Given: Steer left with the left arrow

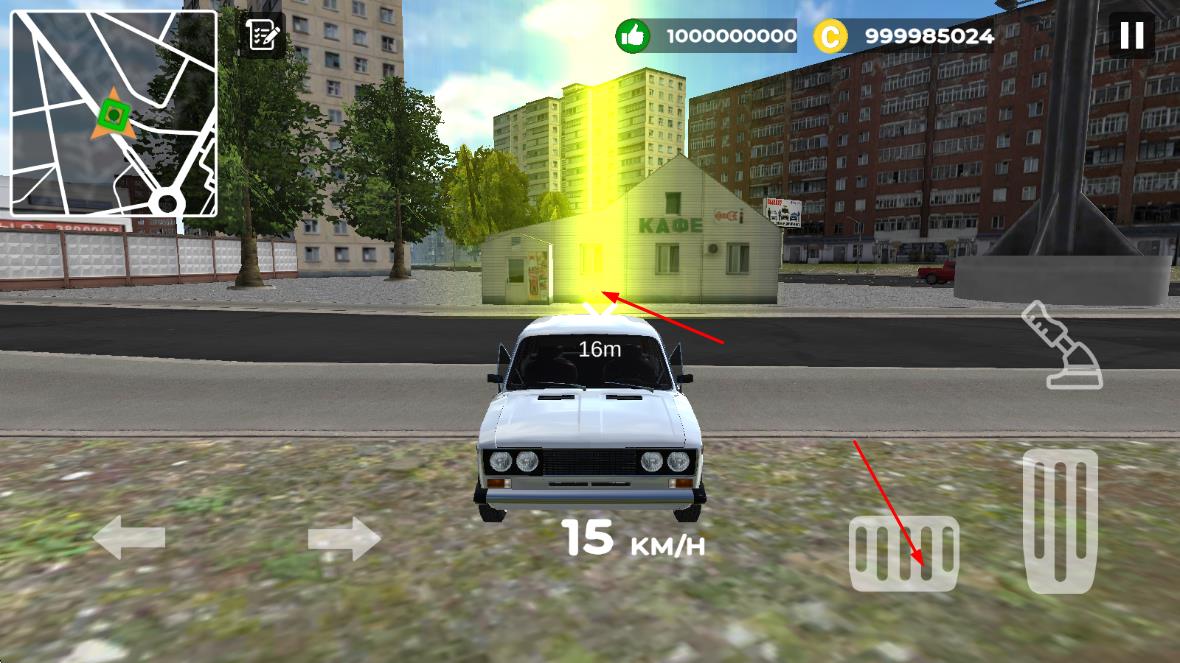Looking at the screenshot, I should tap(129, 539).
